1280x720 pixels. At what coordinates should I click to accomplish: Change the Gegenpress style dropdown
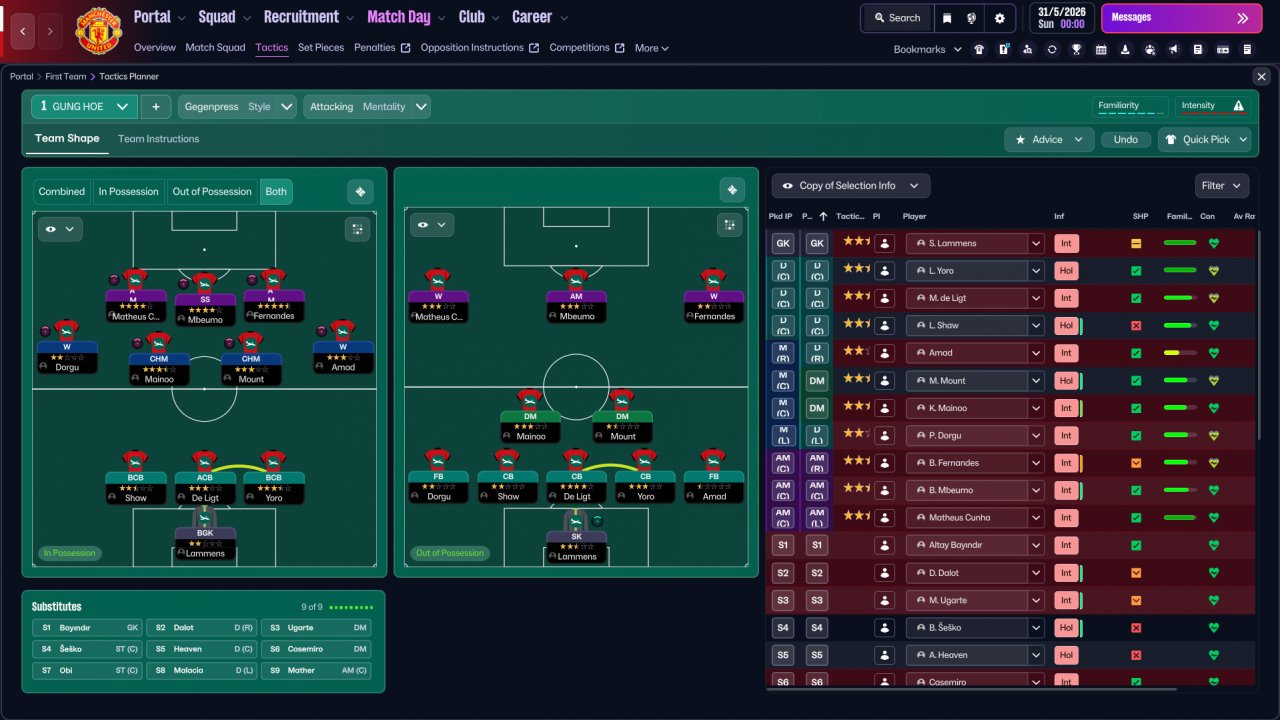[x=237, y=107]
